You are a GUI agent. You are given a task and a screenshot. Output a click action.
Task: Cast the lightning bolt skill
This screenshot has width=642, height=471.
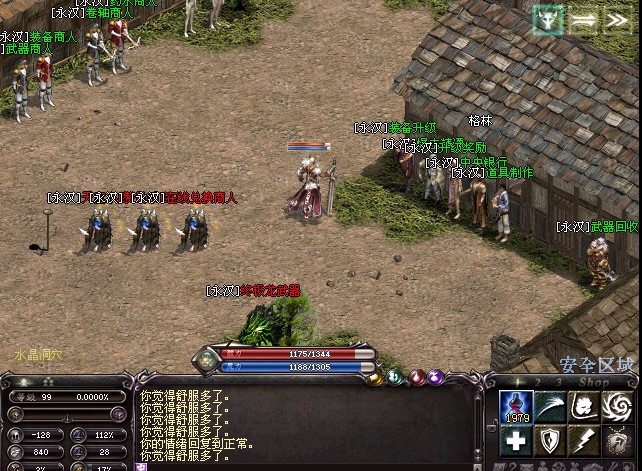(583, 440)
